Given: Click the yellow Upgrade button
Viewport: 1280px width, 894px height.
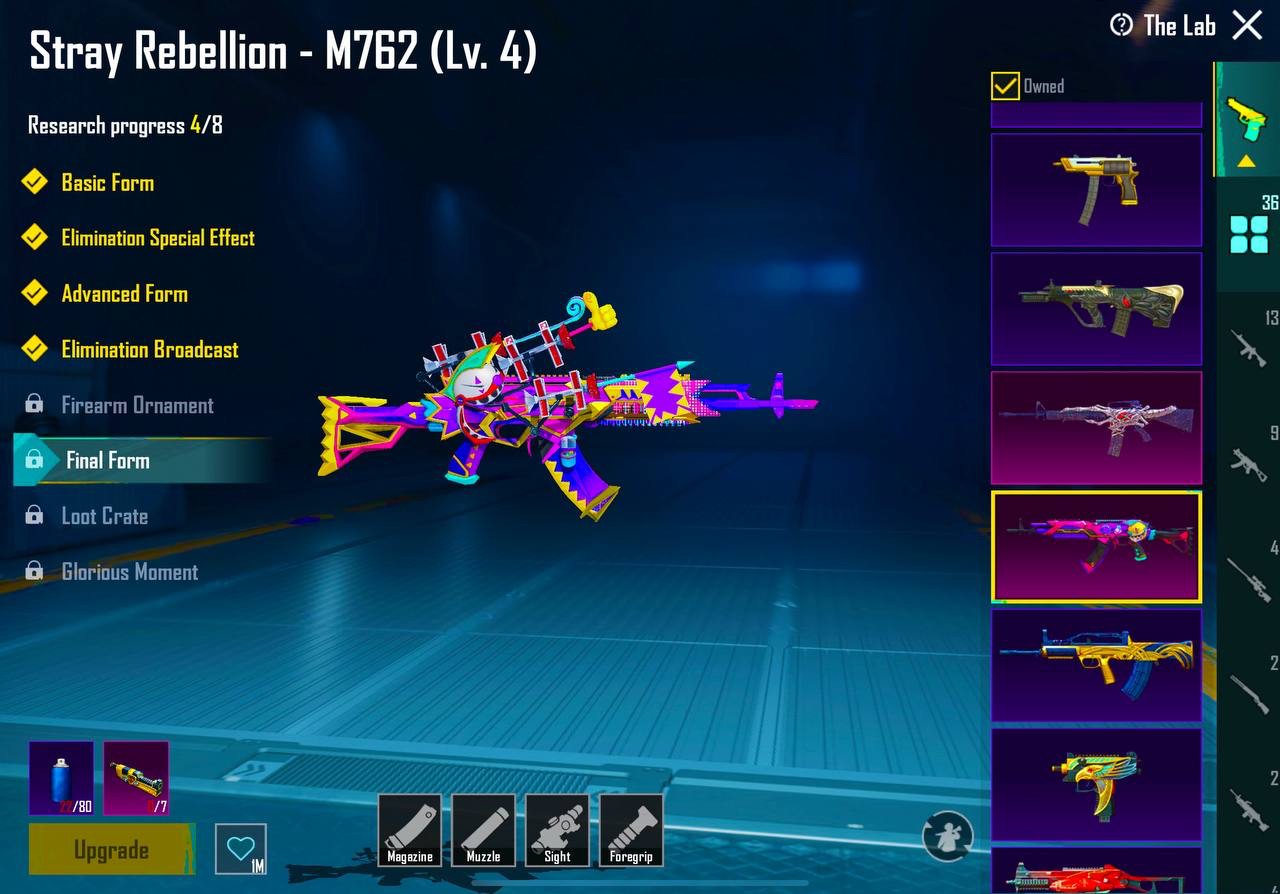Looking at the screenshot, I should (111, 850).
